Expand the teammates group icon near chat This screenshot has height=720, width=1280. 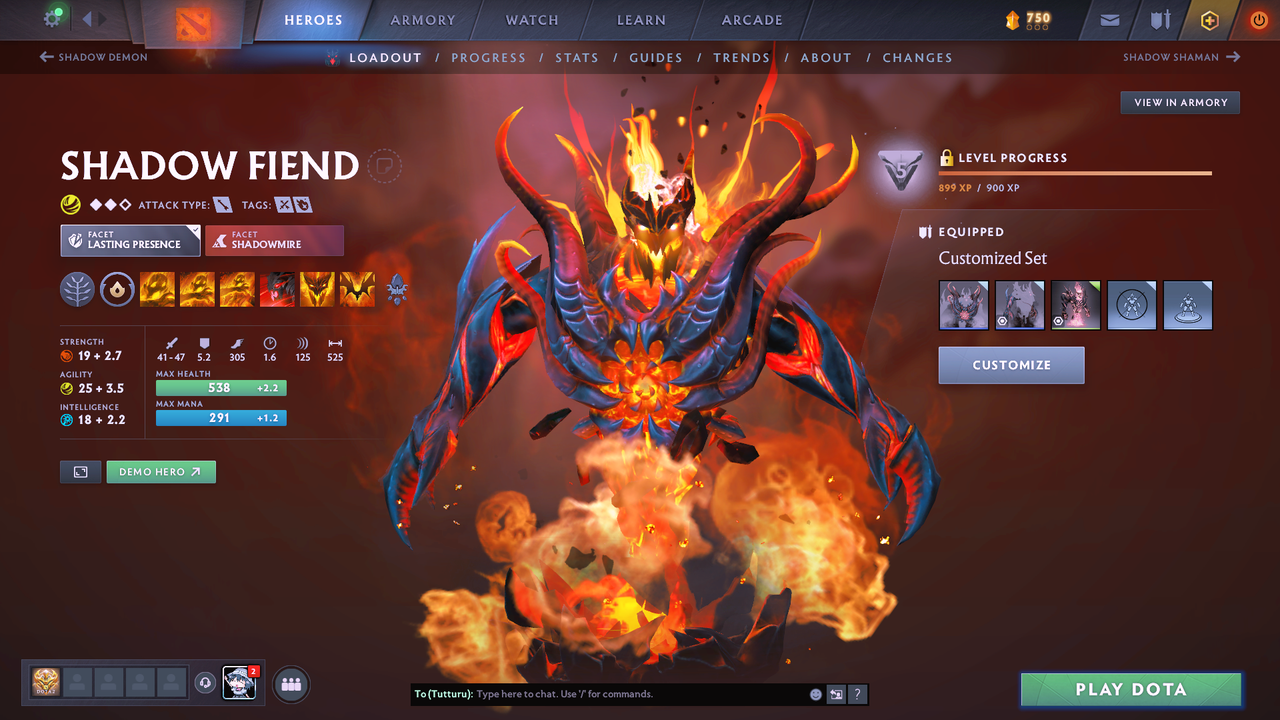point(289,684)
